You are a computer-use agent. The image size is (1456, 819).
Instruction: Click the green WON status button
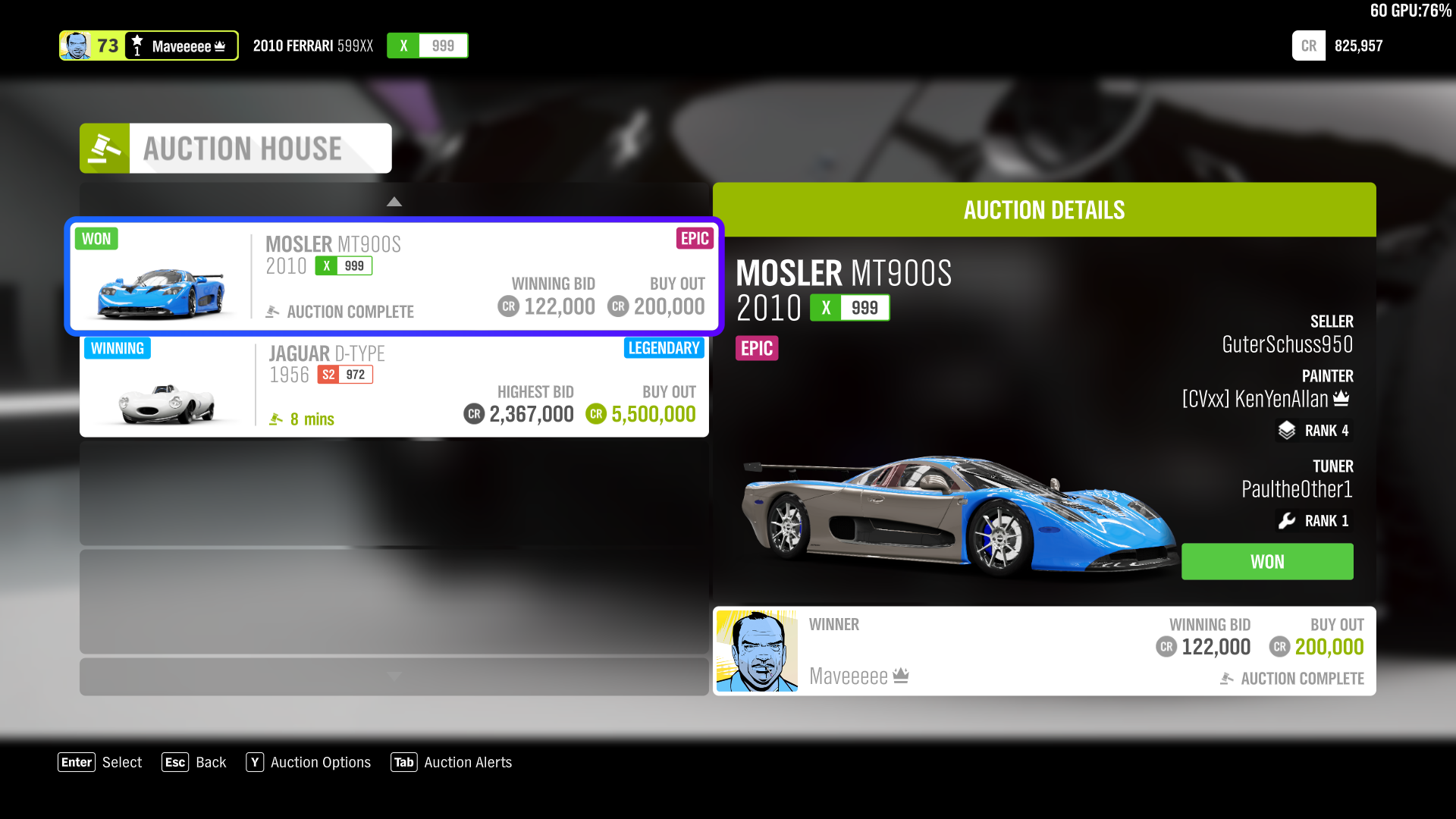[x=1266, y=562]
